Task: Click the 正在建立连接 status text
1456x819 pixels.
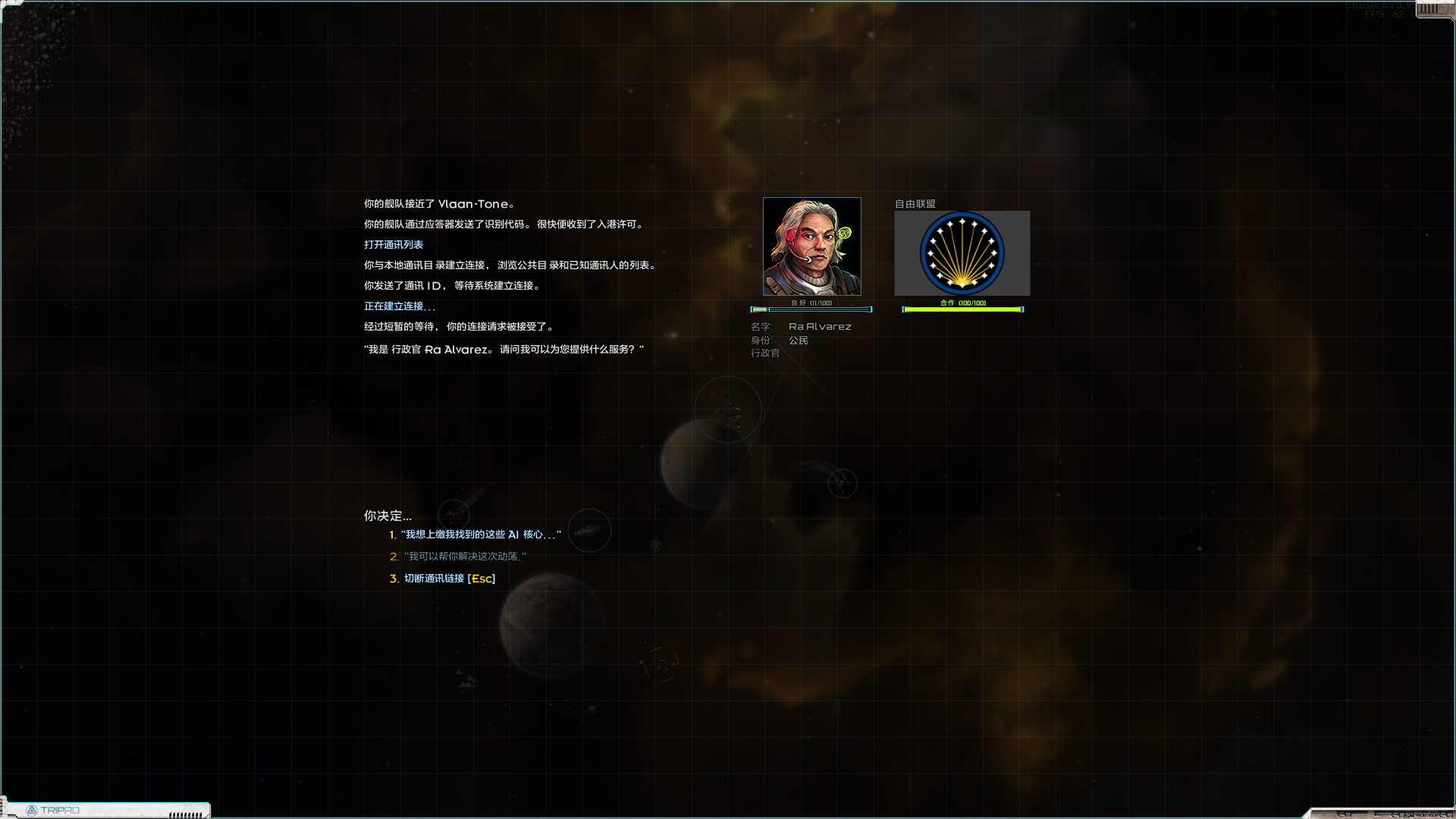Action: tap(397, 306)
